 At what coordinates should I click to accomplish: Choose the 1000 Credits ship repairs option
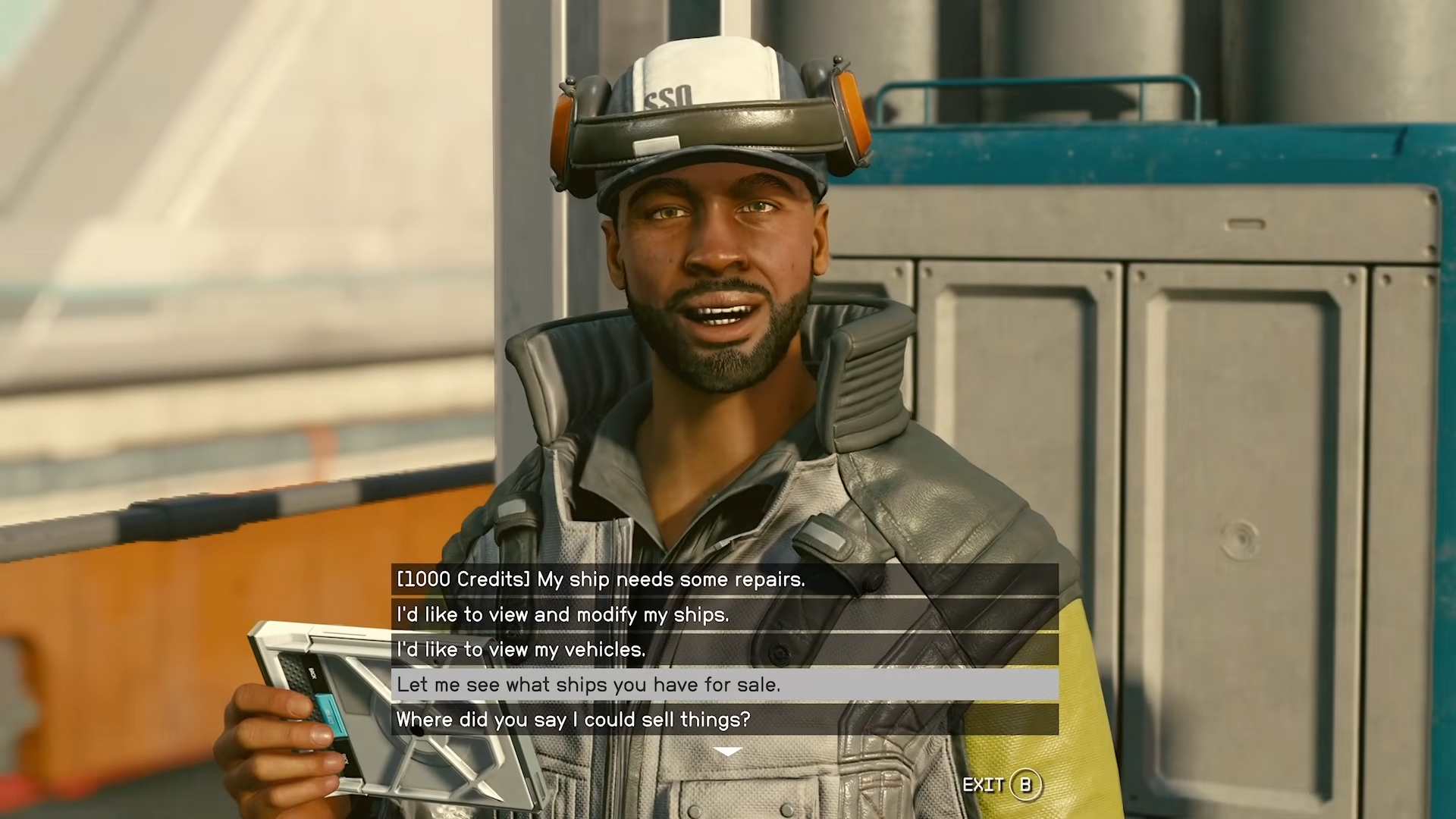[x=724, y=579]
